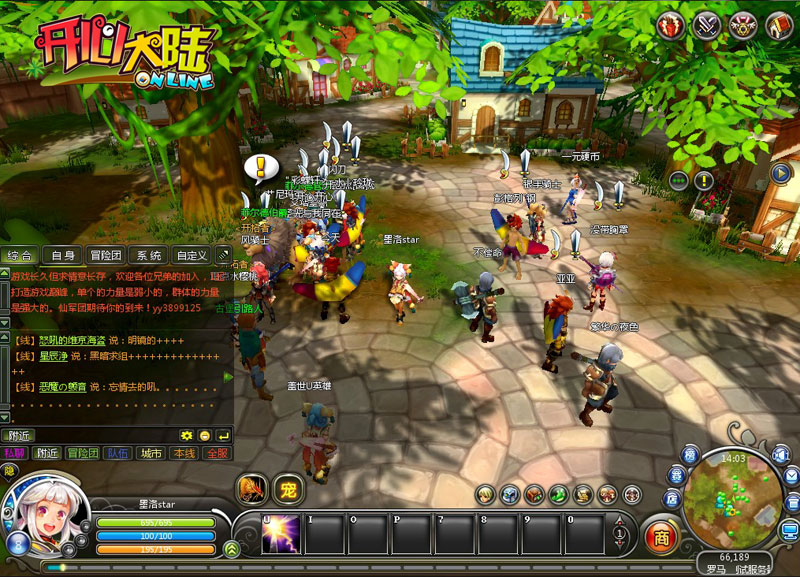
Task: Click the yellow exclamation quest icon
Action: click(x=705, y=180)
